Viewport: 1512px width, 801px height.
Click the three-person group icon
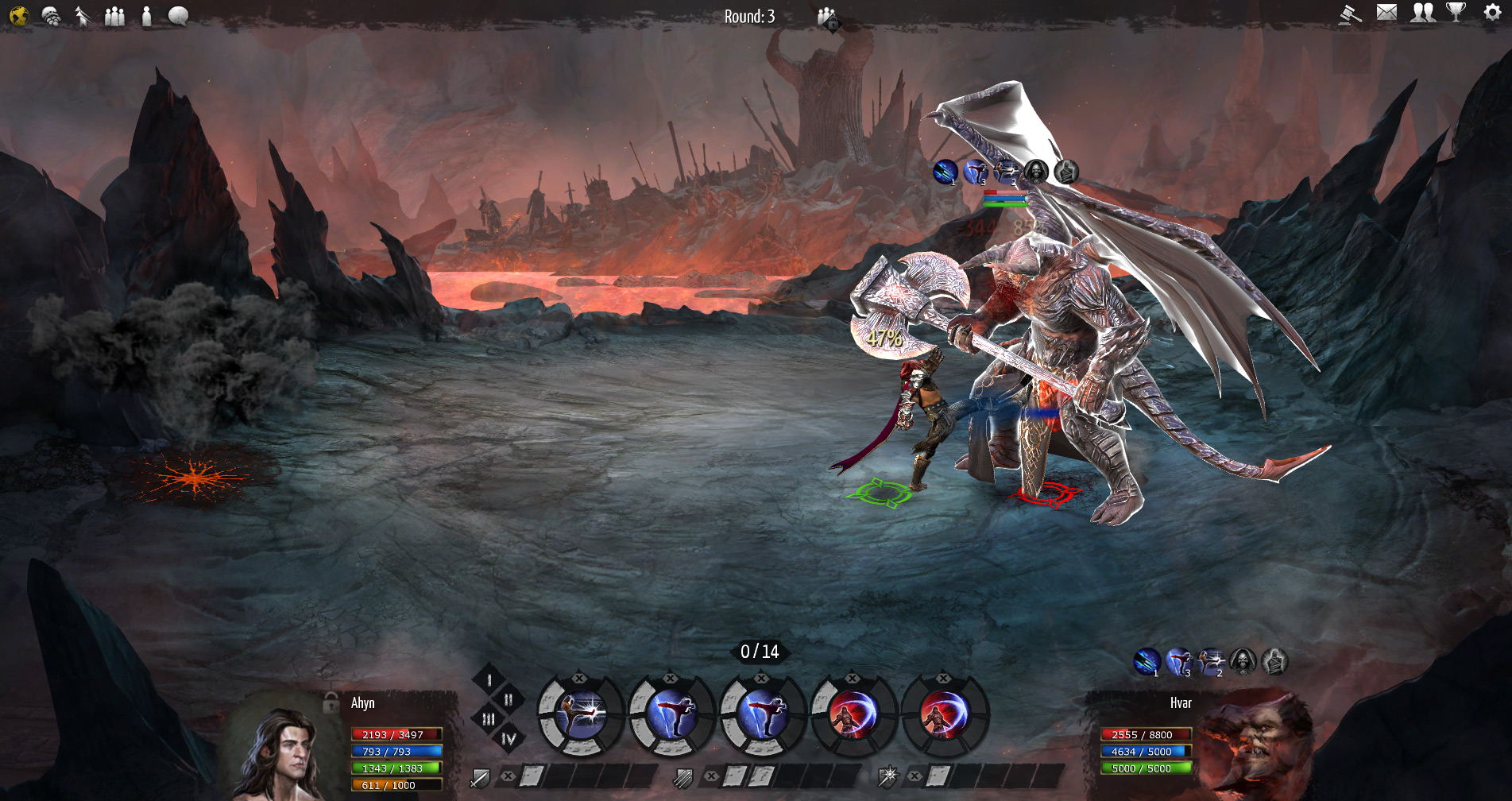114,16
